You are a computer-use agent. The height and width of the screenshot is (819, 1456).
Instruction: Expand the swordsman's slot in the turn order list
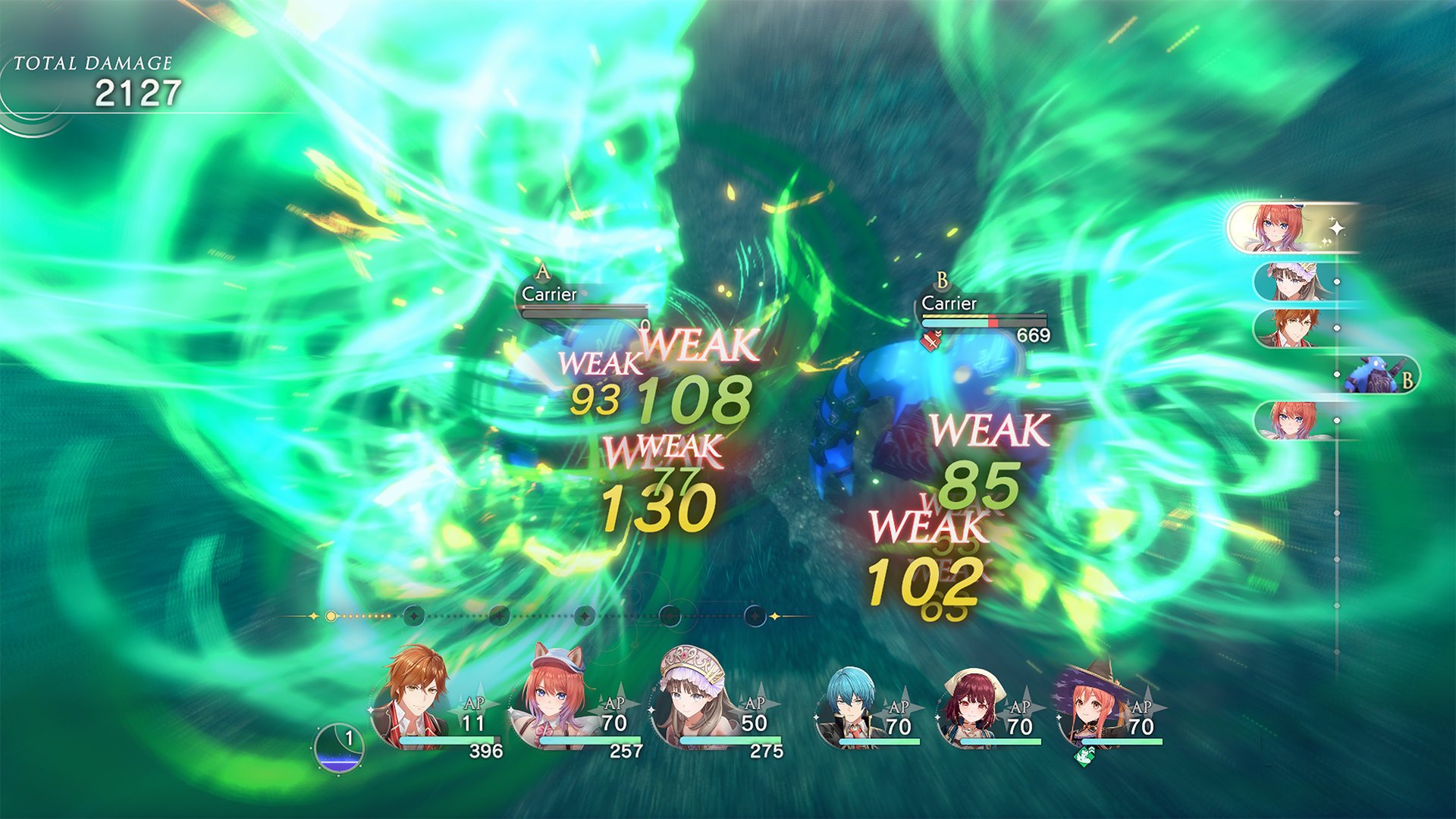point(1289,326)
